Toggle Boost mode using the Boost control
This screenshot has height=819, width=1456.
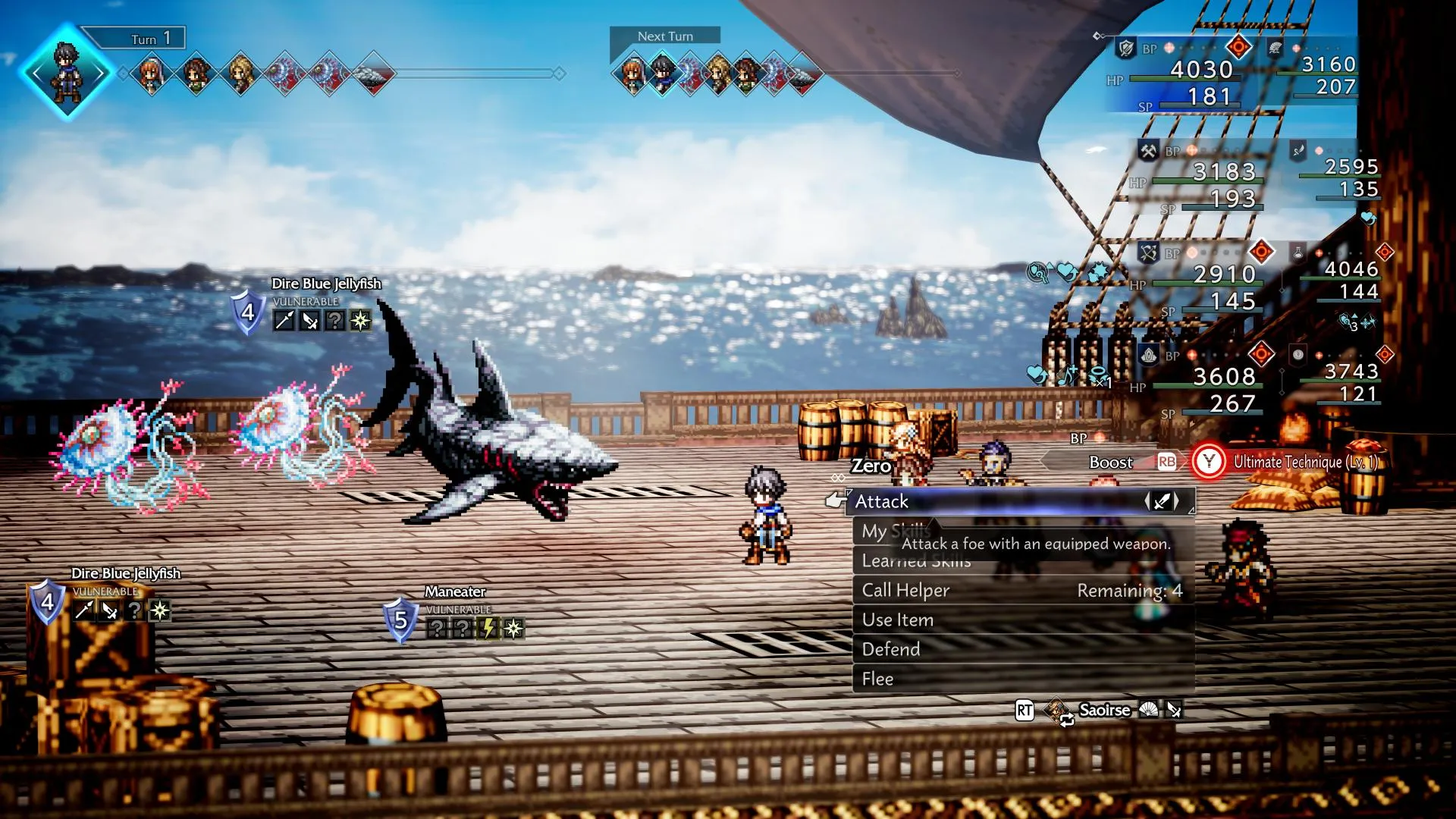point(1109,462)
